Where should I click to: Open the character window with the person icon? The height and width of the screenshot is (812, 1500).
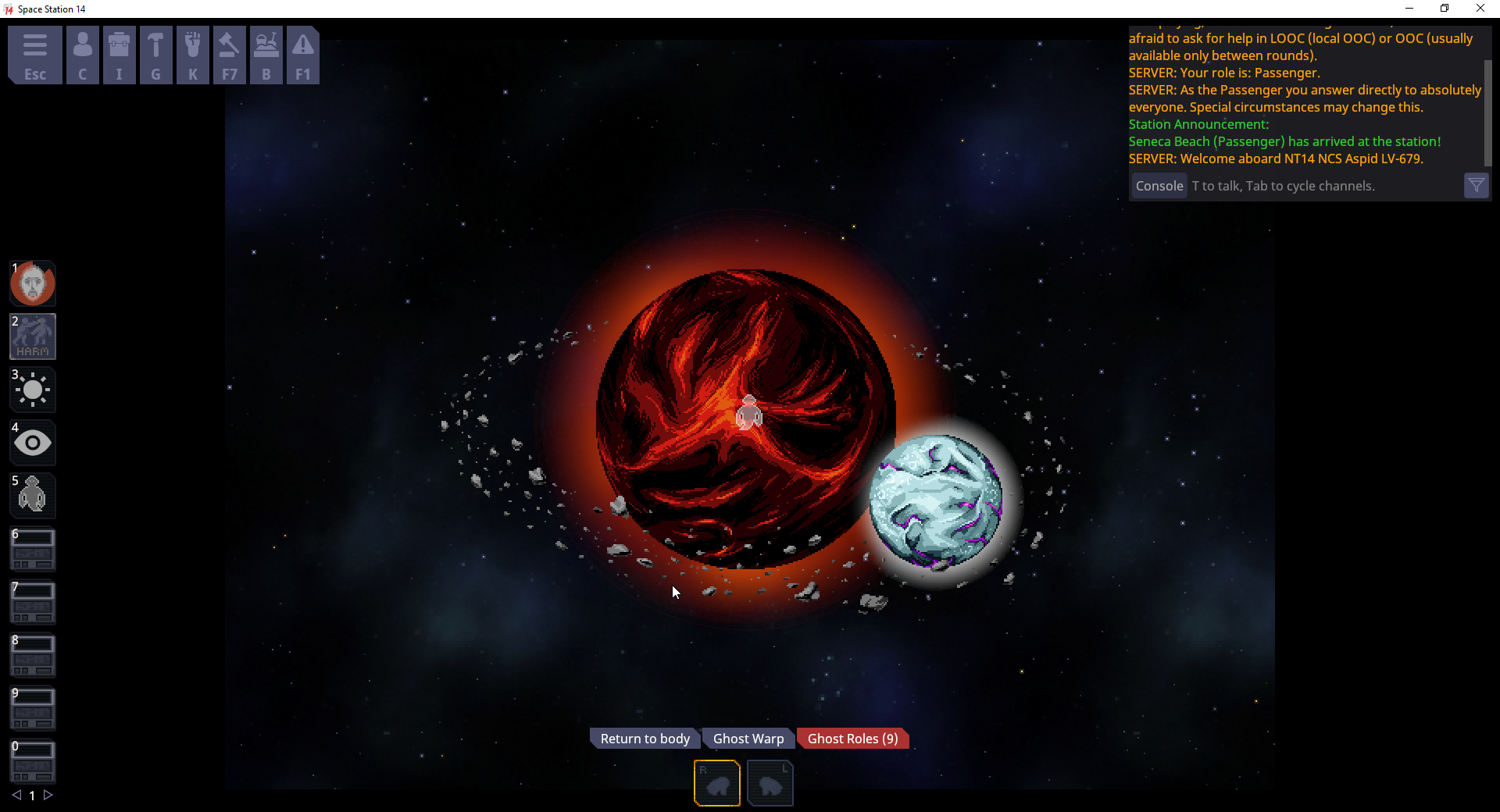[x=82, y=55]
